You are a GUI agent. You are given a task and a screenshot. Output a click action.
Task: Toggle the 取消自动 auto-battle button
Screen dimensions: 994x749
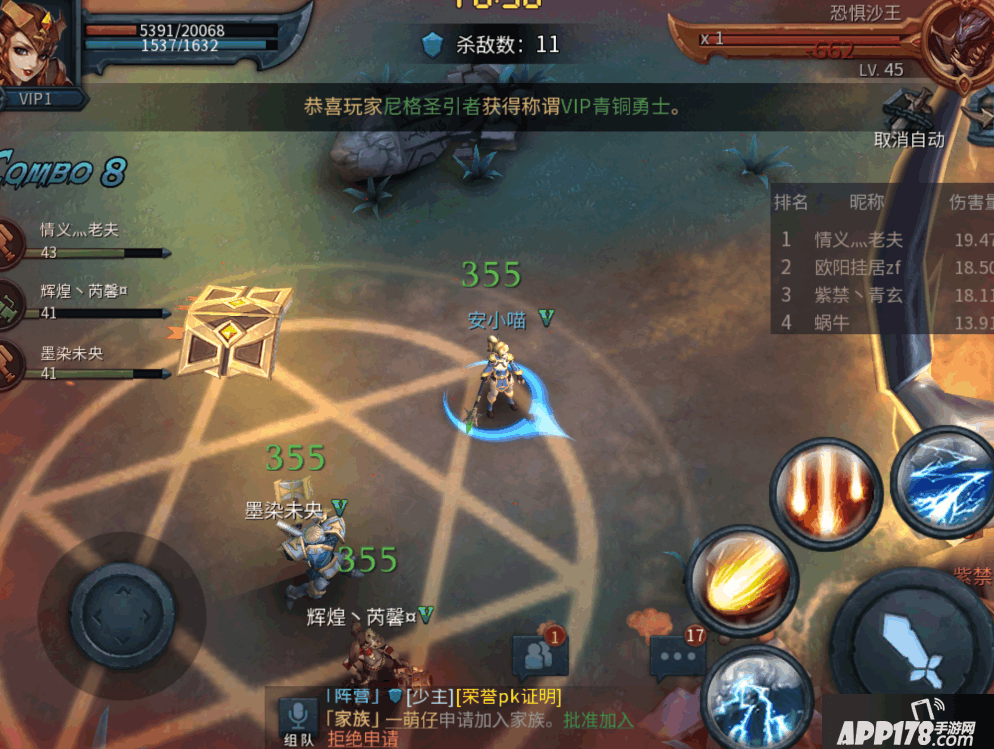click(x=908, y=139)
